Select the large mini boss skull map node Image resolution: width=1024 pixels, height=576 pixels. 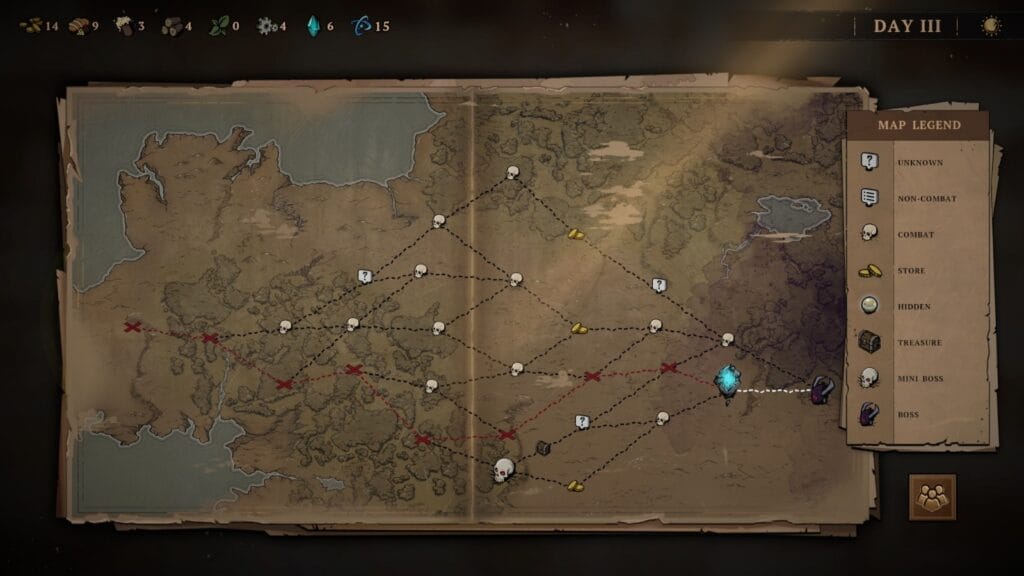504,468
